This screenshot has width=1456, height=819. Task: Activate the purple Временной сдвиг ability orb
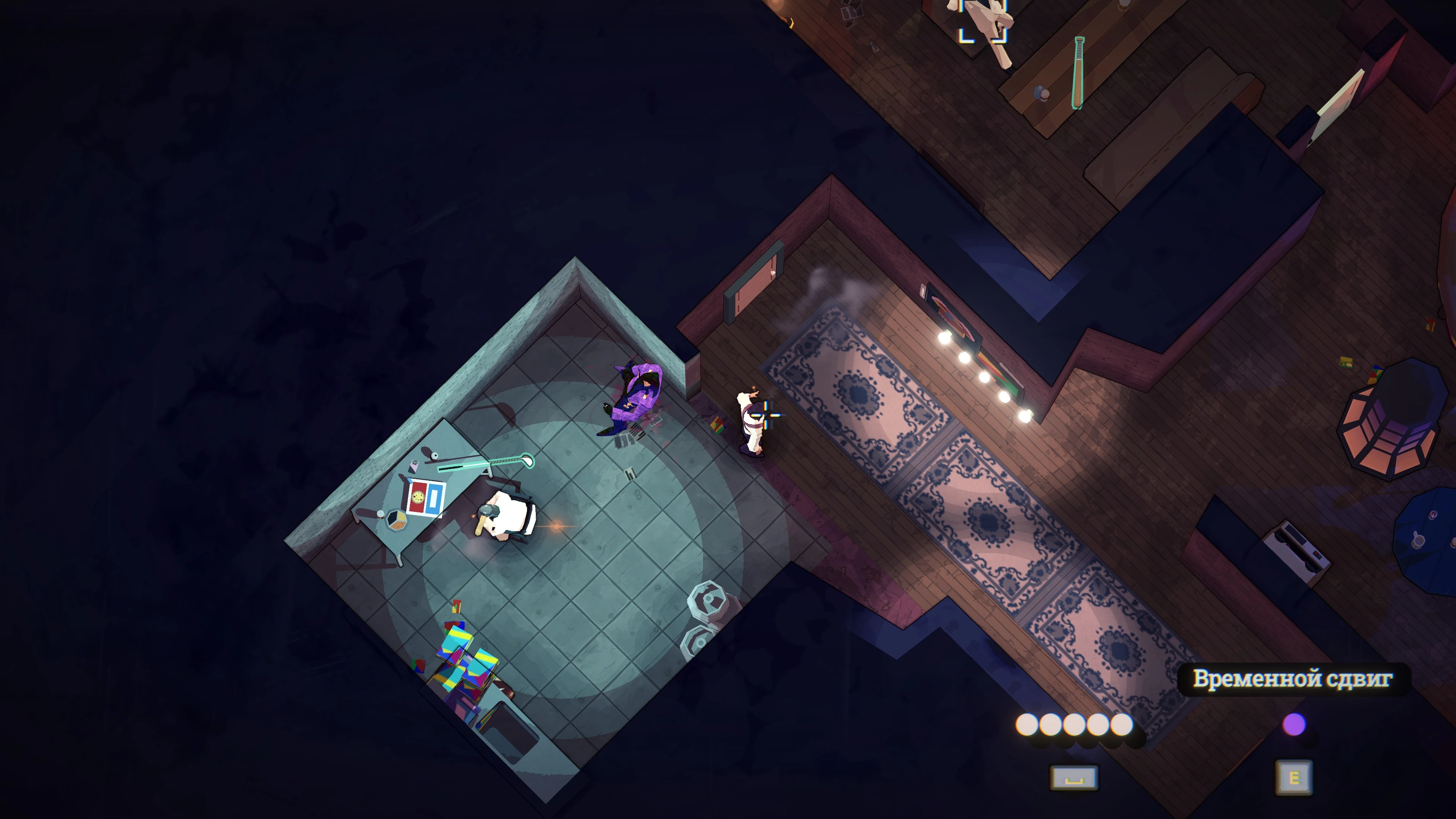[x=1294, y=724]
